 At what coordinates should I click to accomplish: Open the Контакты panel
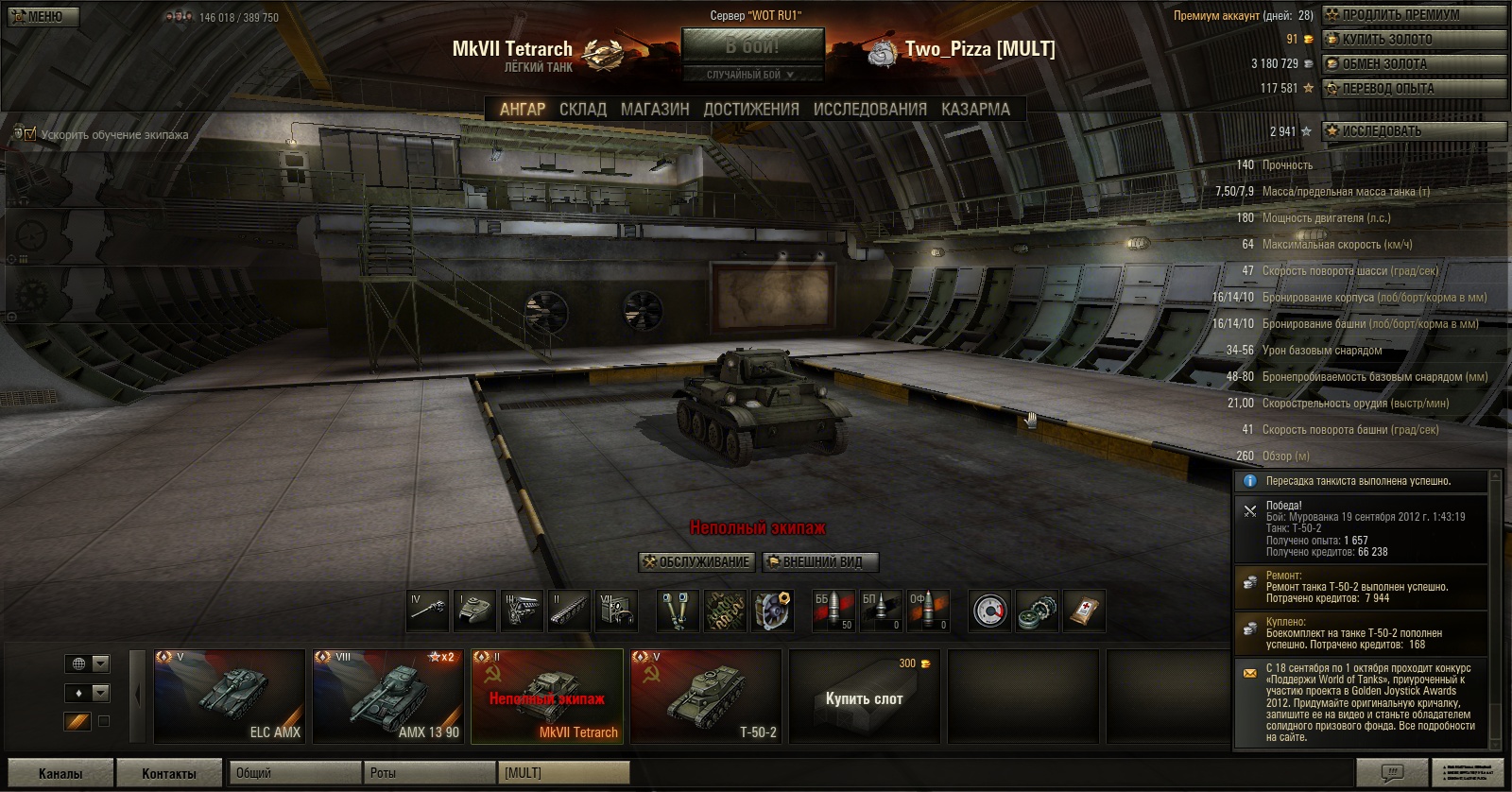[169, 773]
